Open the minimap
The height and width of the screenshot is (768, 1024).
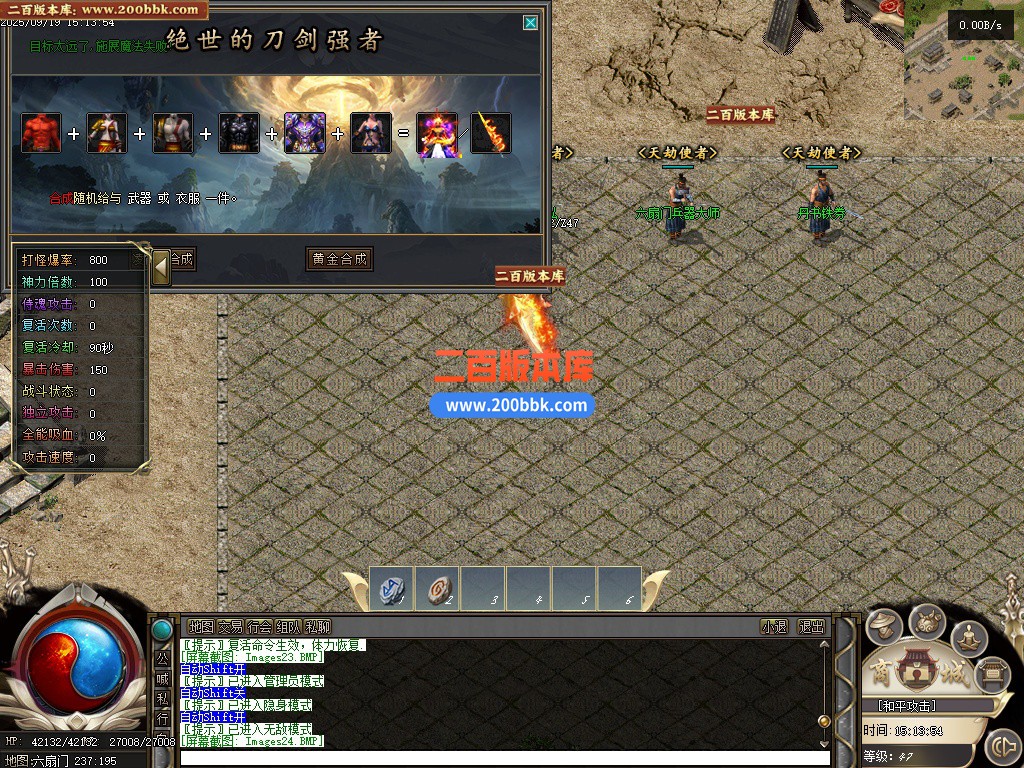tap(963, 56)
